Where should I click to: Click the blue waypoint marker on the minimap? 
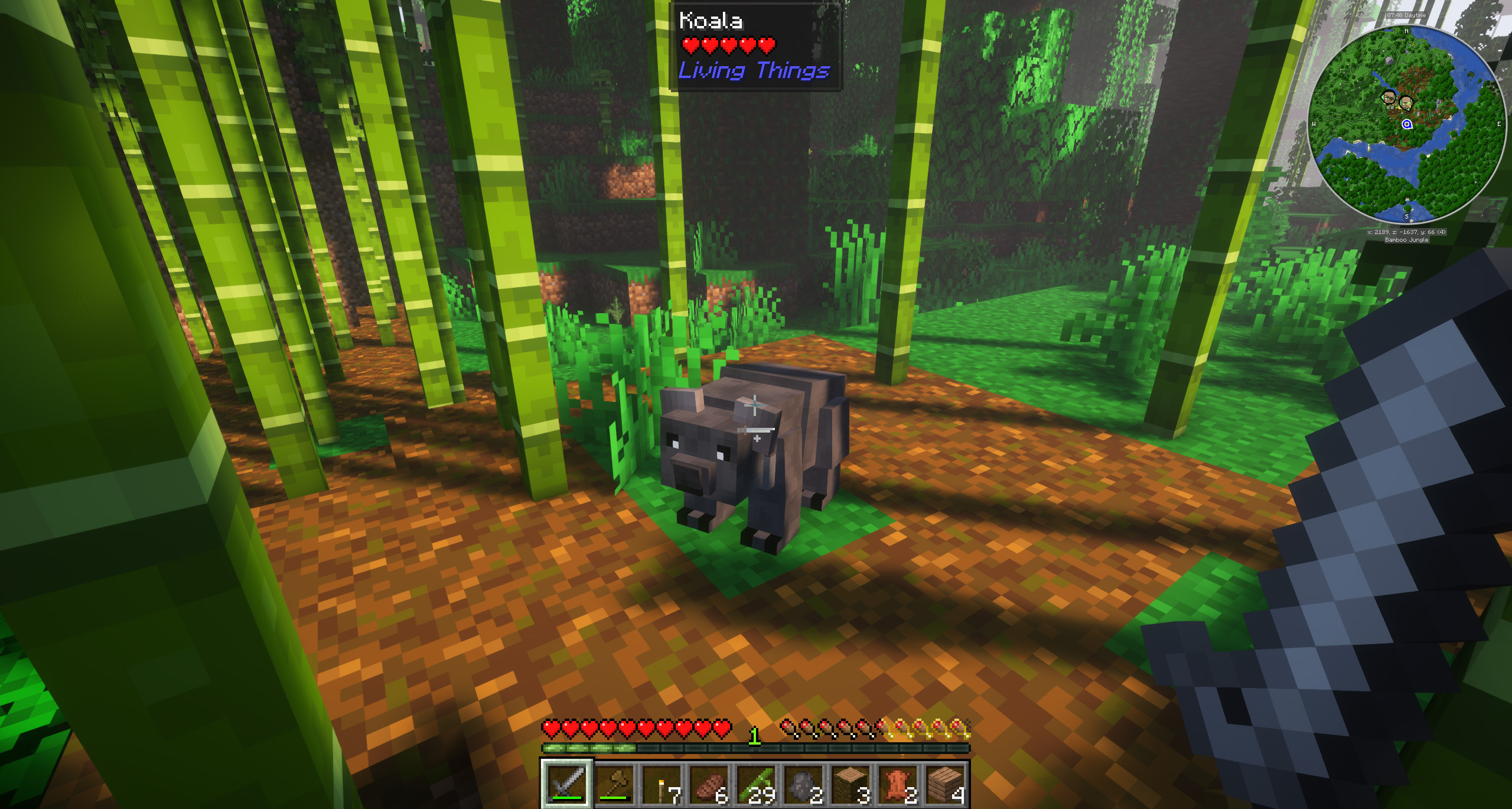click(x=1407, y=125)
